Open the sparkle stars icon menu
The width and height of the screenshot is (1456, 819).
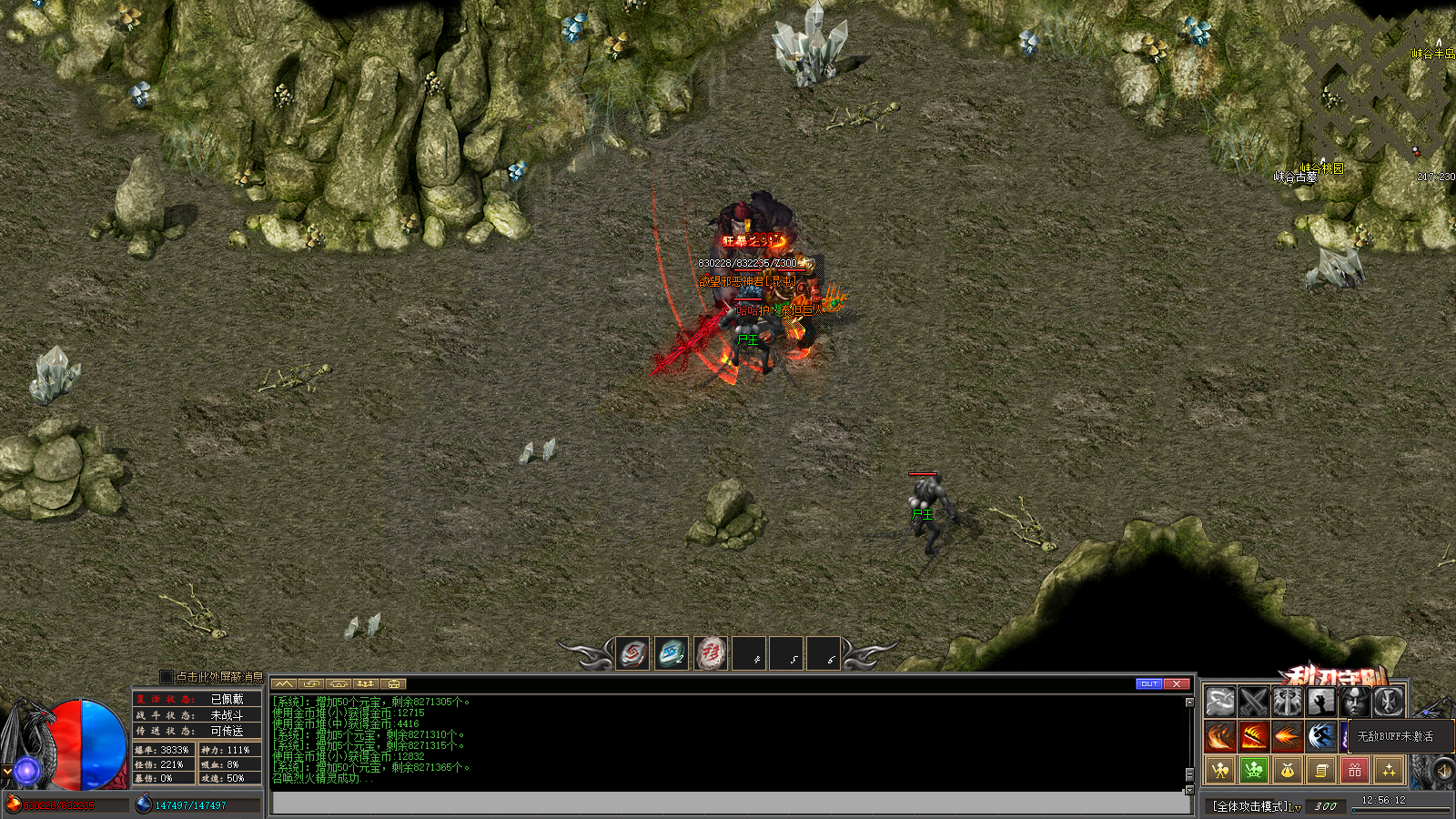pyautogui.click(x=1389, y=771)
